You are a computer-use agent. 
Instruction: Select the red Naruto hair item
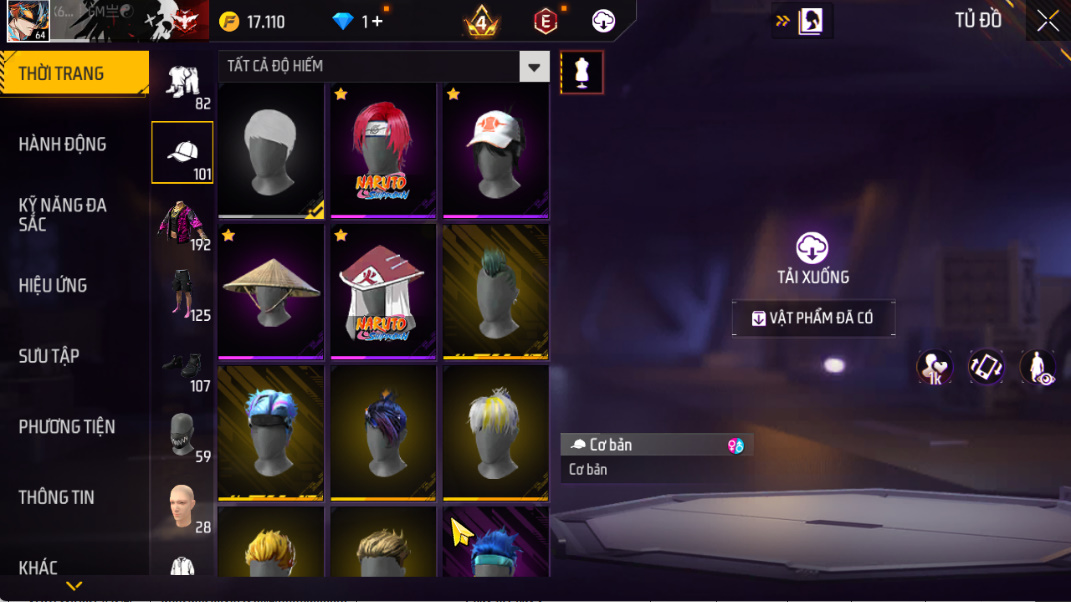[x=383, y=150]
